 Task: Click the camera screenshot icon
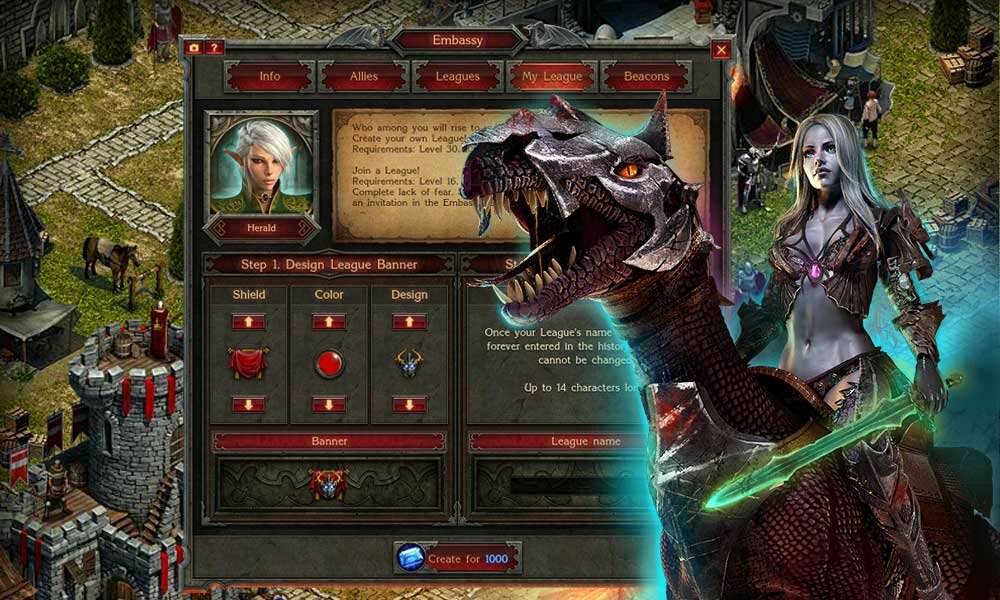(x=196, y=47)
